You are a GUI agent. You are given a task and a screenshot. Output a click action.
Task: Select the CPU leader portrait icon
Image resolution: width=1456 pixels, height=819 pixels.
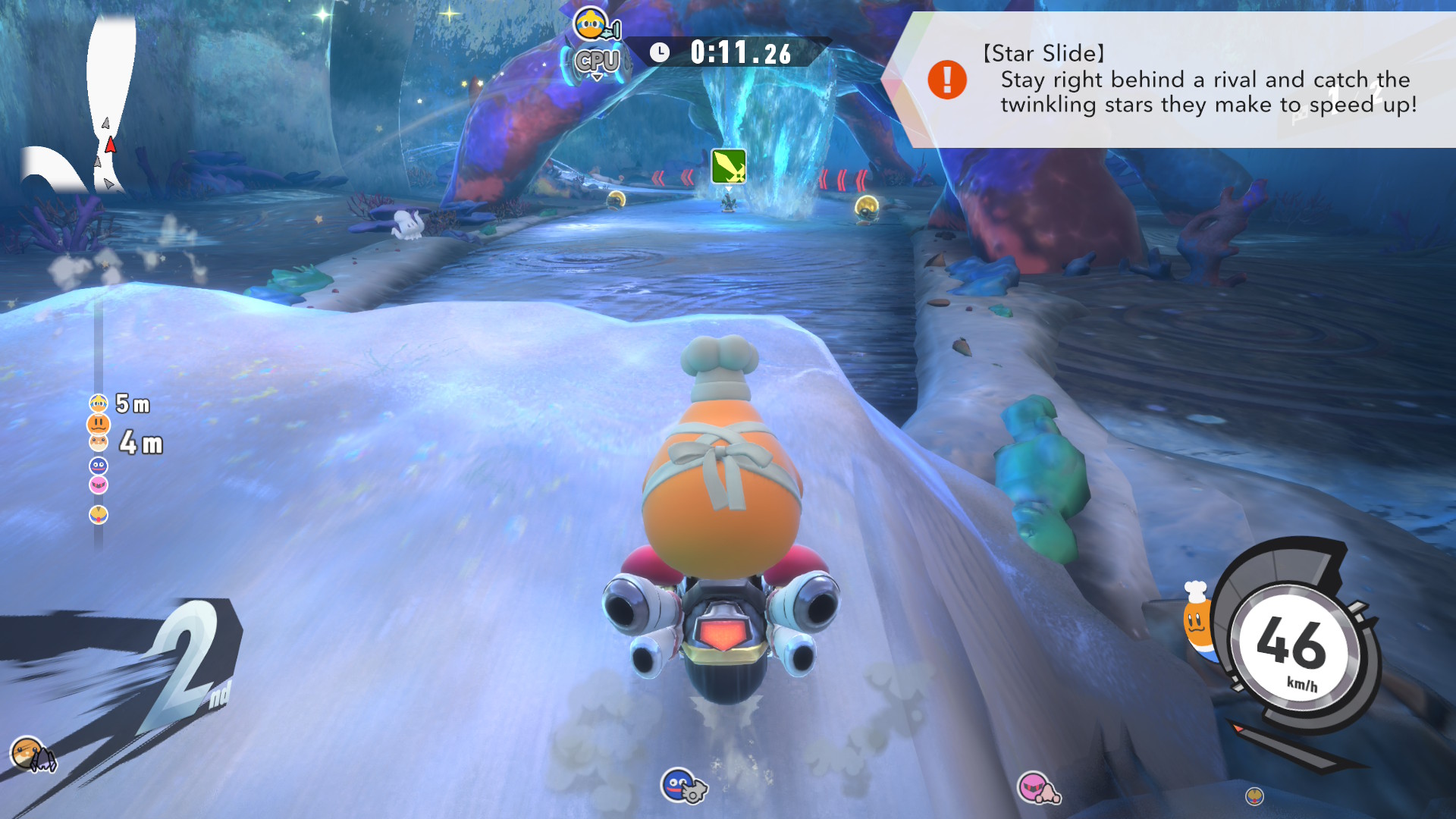592,25
